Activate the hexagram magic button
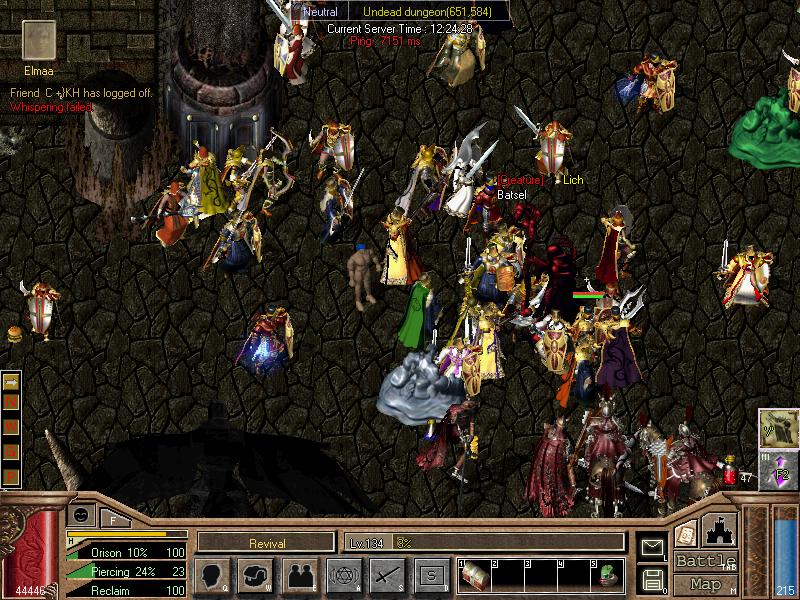Image resolution: width=800 pixels, height=600 pixels. (x=344, y=575)
